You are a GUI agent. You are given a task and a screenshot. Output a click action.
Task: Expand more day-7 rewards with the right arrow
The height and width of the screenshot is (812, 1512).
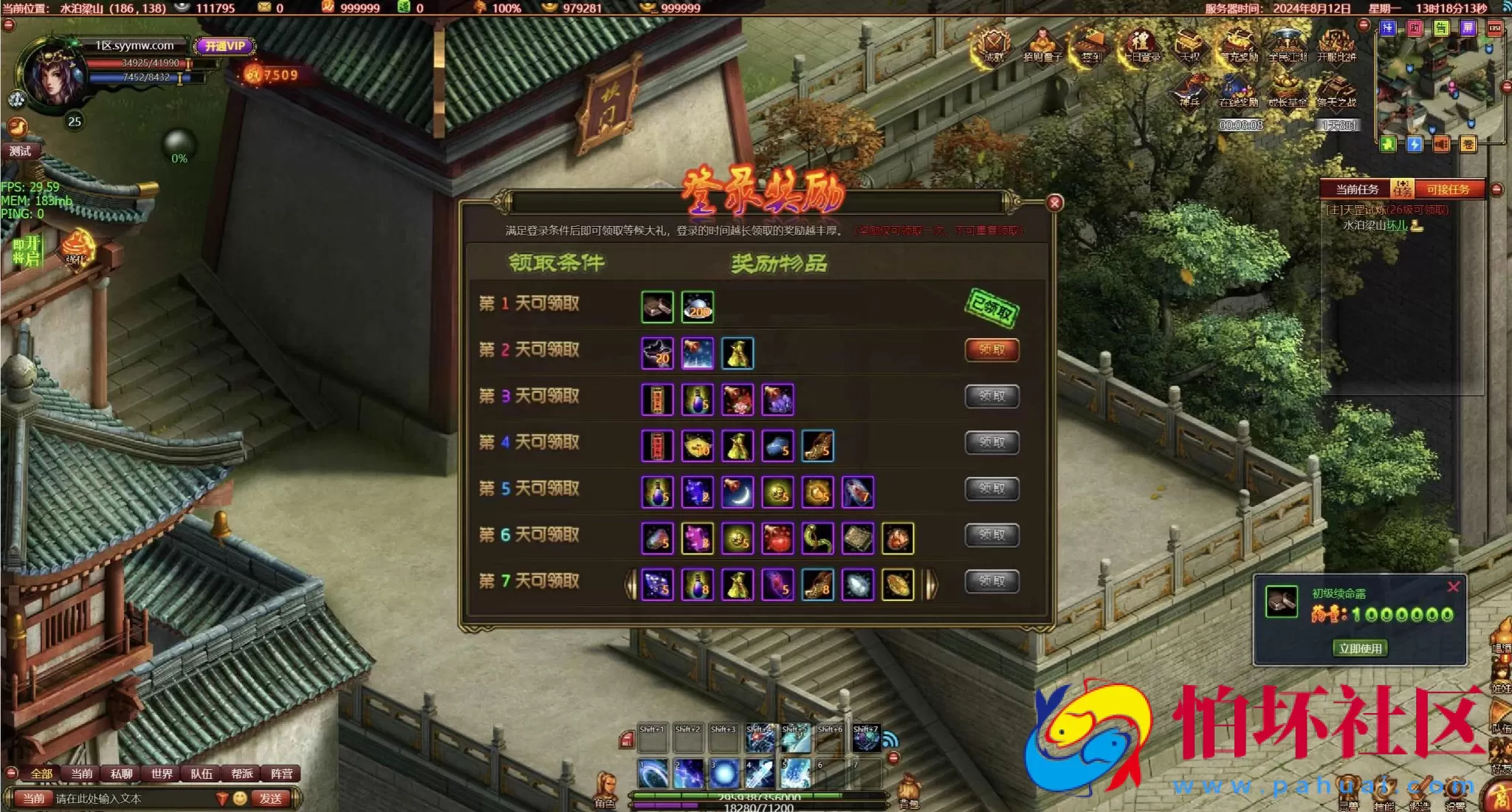point(932,582)
